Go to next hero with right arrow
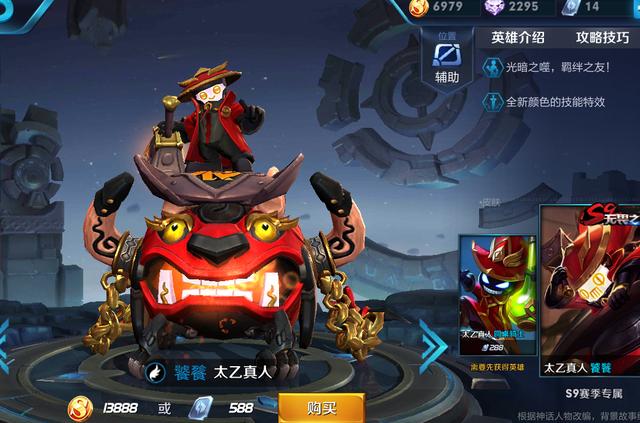This screenshot has height=423, width=640. point(433,346)
